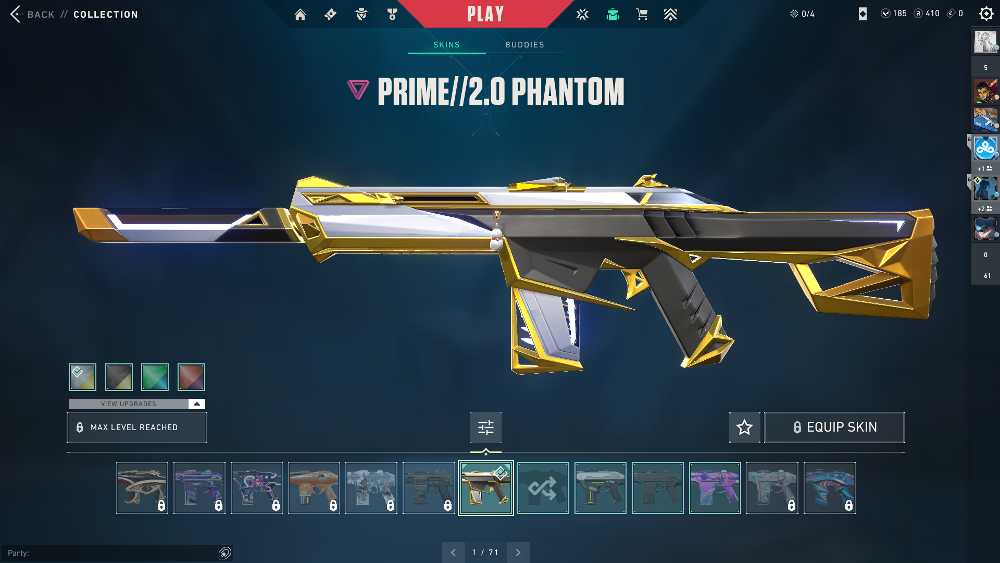
Task: Open the store shopping cart icon
Action: pos(642,14)
